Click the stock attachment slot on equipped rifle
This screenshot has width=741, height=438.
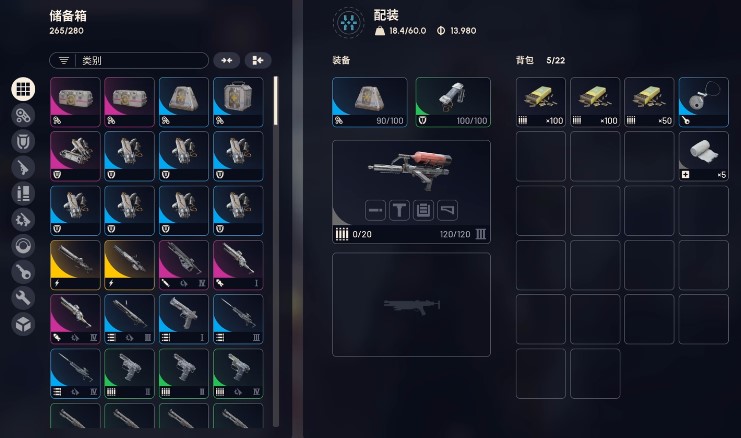[x=449, y=210]
